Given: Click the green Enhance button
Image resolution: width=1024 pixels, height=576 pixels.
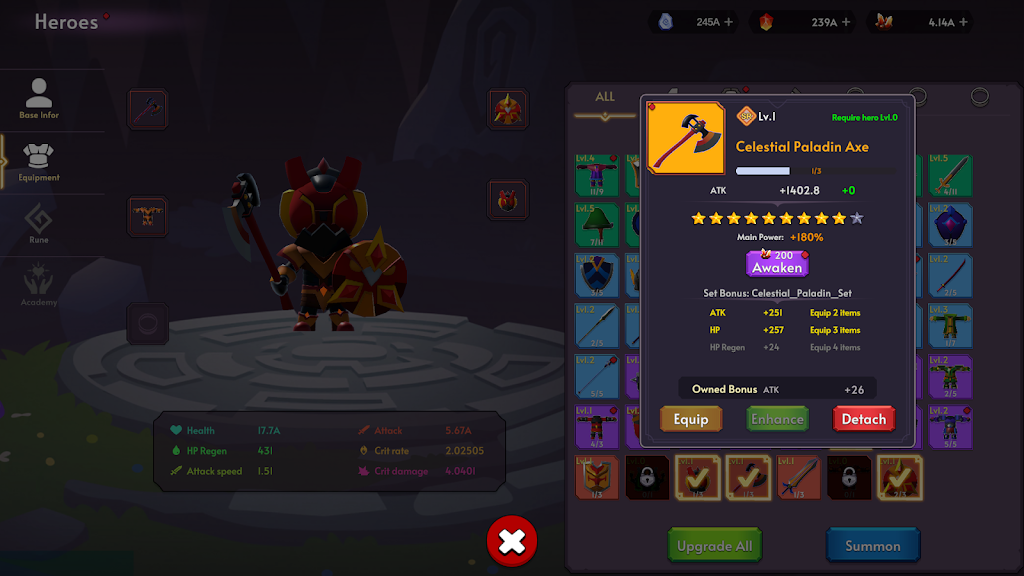Looking at the screenshot, I should pos(777,419).
